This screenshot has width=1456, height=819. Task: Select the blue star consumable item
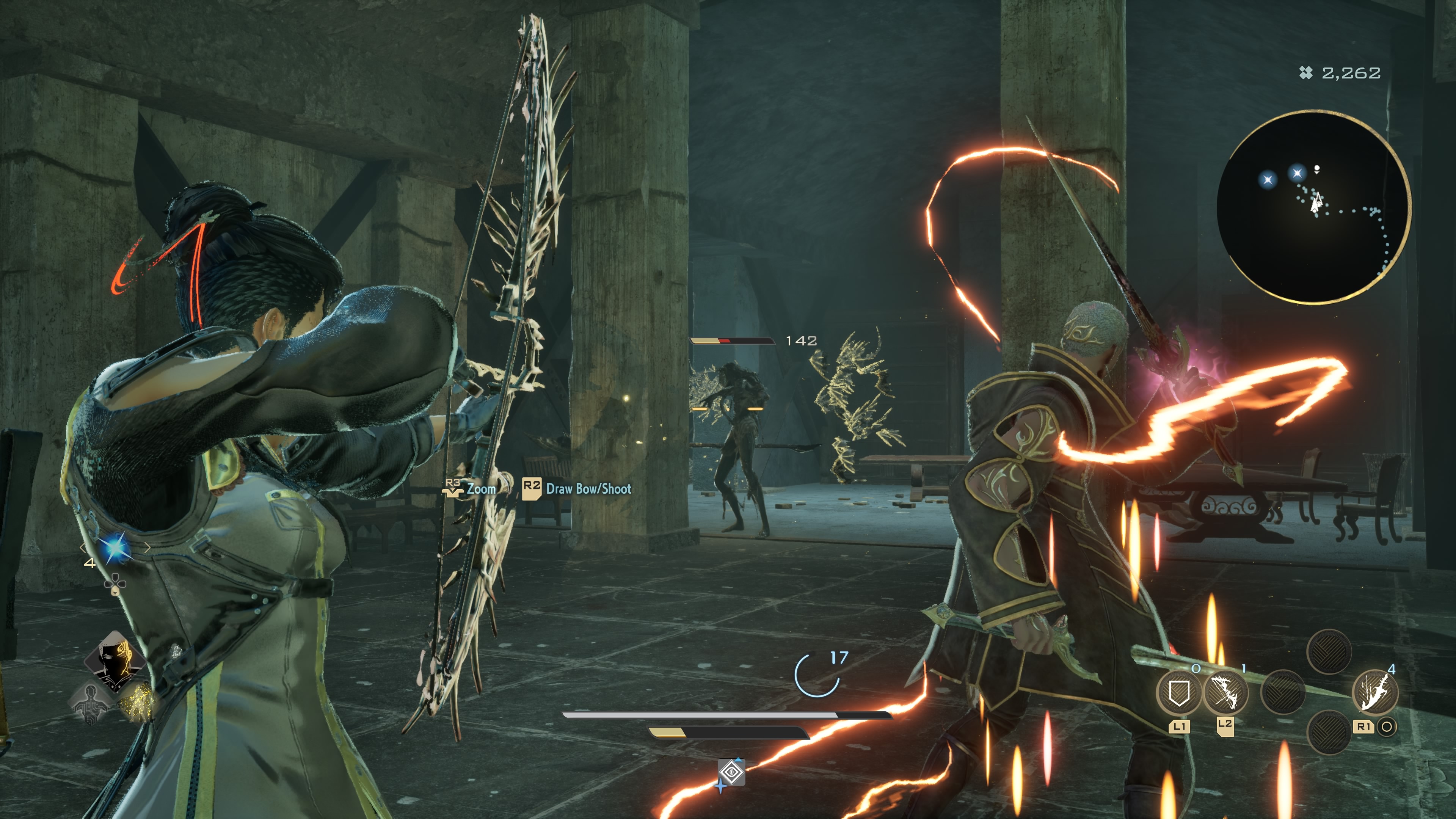(x=115, y=548)
